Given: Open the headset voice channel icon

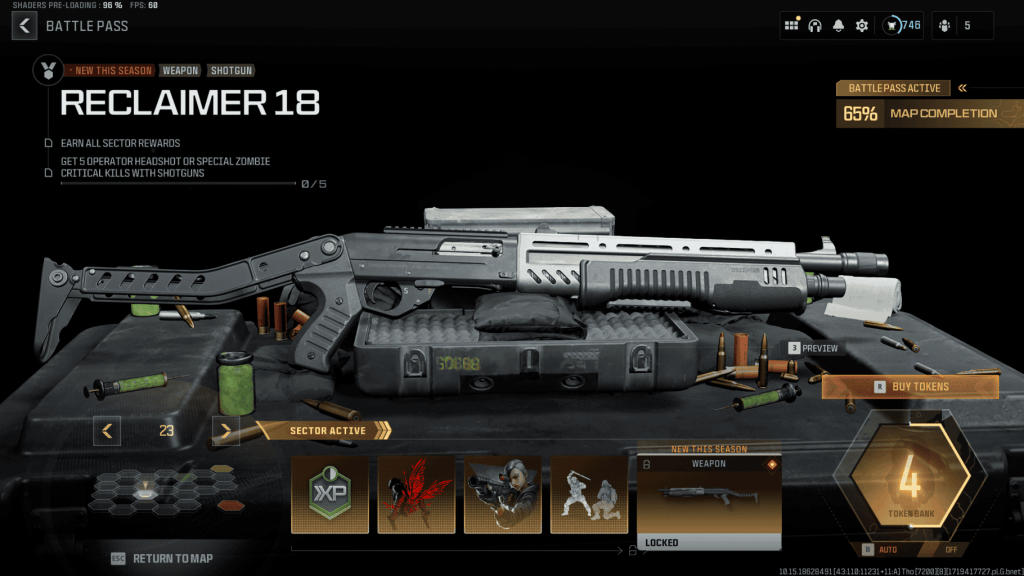Looking at the screenshot, I should point(815,25).
